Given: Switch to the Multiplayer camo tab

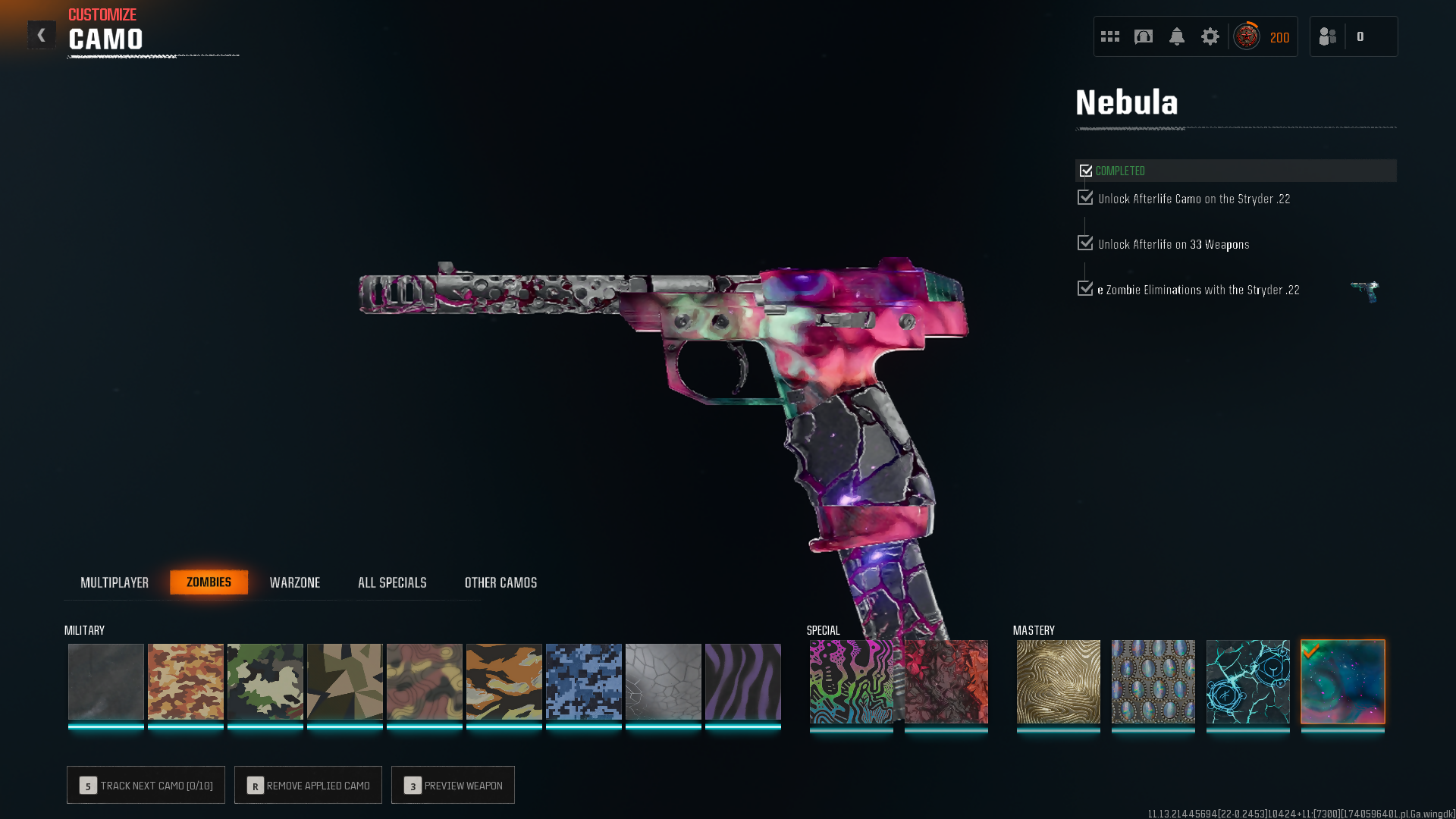Looking at the screenshot, I should pyautogui.click(x=115, y=582).
